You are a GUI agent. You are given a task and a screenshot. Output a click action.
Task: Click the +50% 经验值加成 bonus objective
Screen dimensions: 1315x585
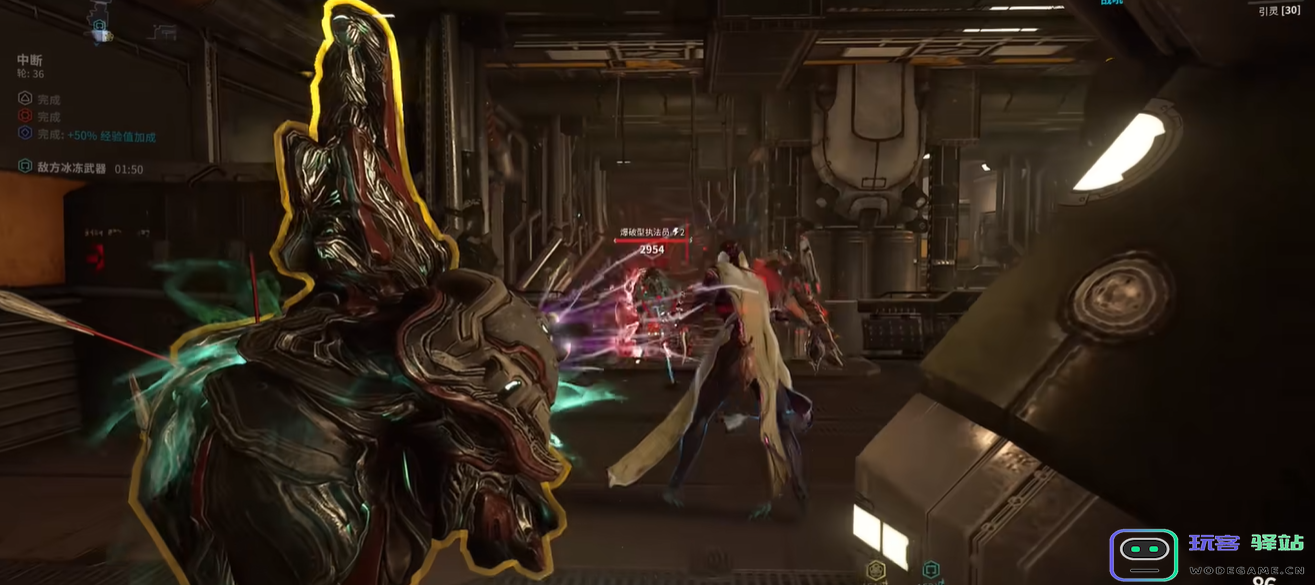[x=111, y=135]
